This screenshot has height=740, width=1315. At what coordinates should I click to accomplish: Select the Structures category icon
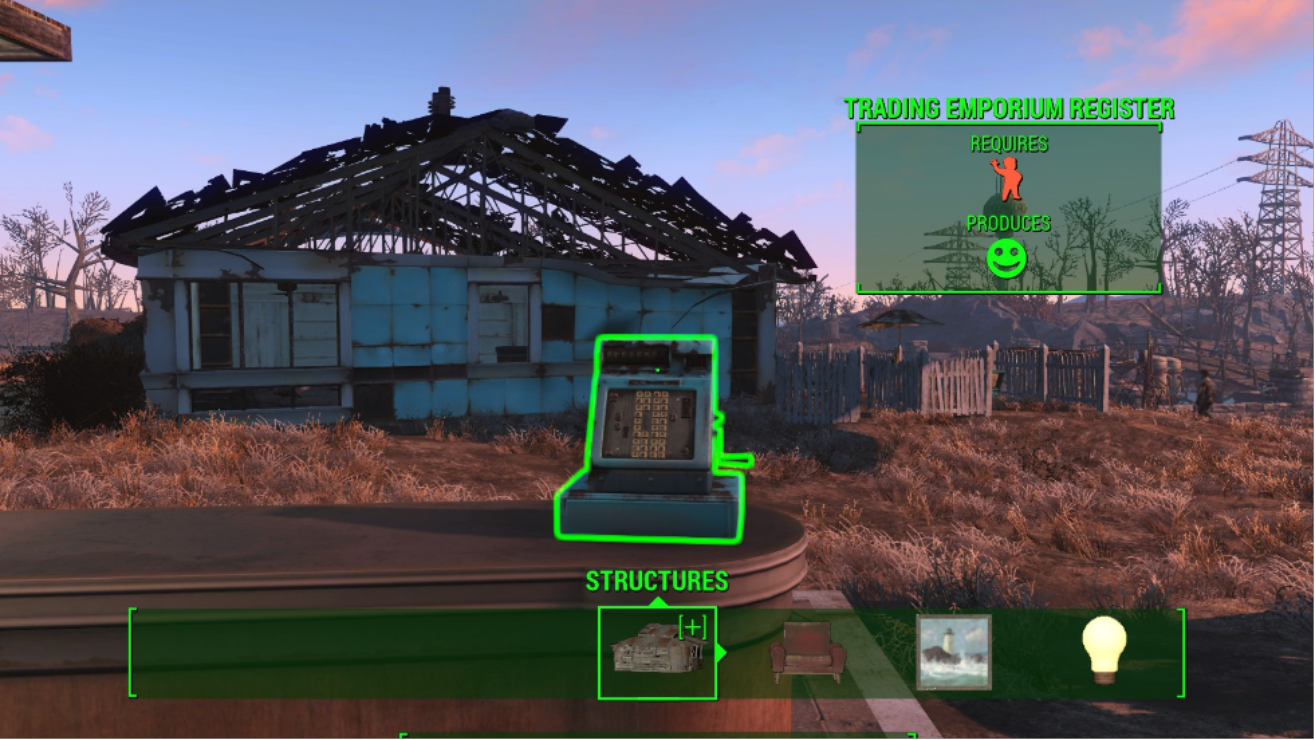click(656, 652)
